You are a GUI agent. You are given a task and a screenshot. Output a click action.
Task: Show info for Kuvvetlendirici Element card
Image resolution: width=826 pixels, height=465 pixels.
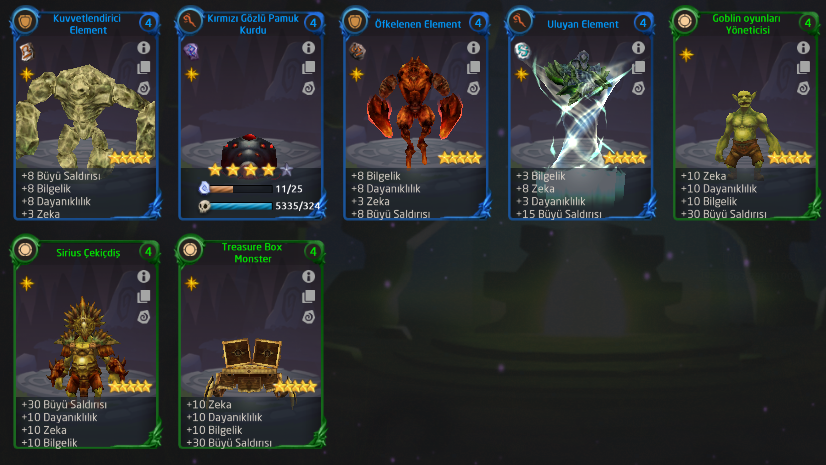[143, 47]
